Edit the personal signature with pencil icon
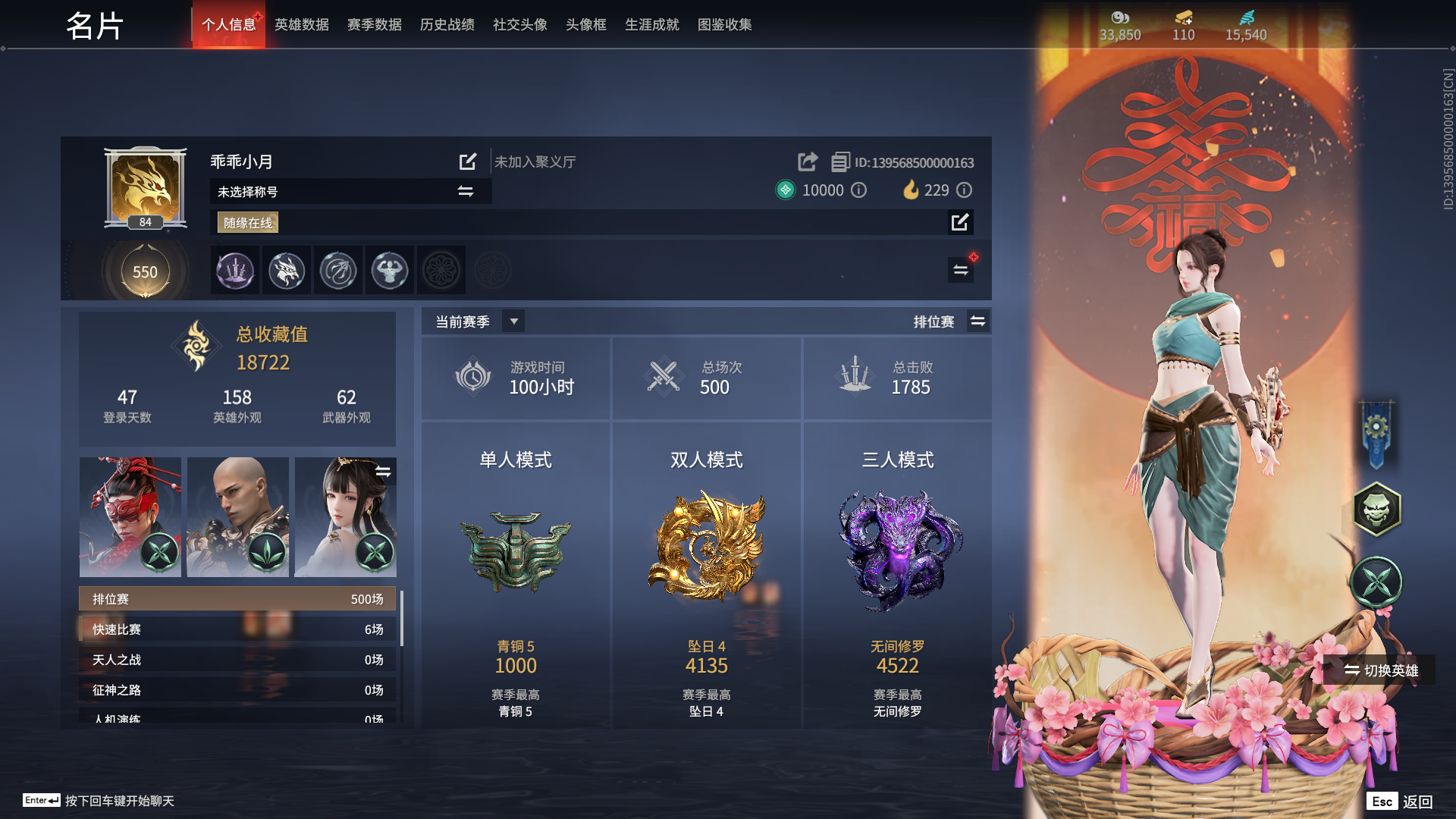This screenshot has width=1456, height=819. click(960, 222)
